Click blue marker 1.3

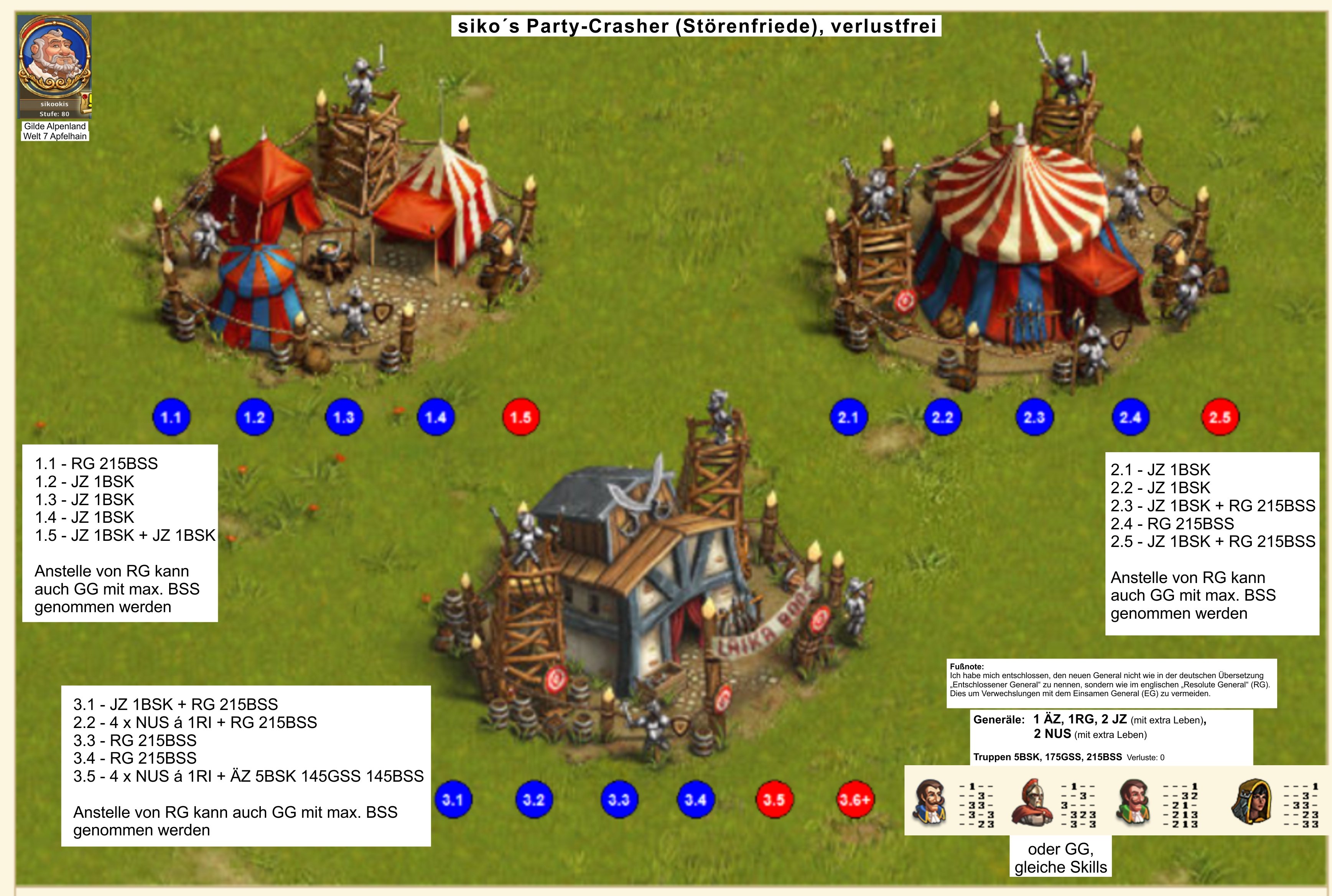[x=343, y=417]
